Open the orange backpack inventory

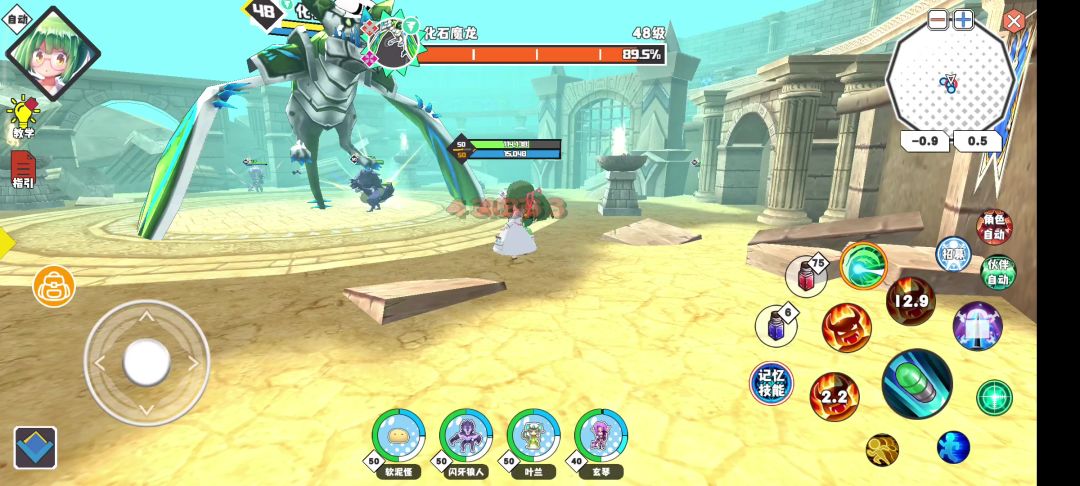tap(54, 286)
